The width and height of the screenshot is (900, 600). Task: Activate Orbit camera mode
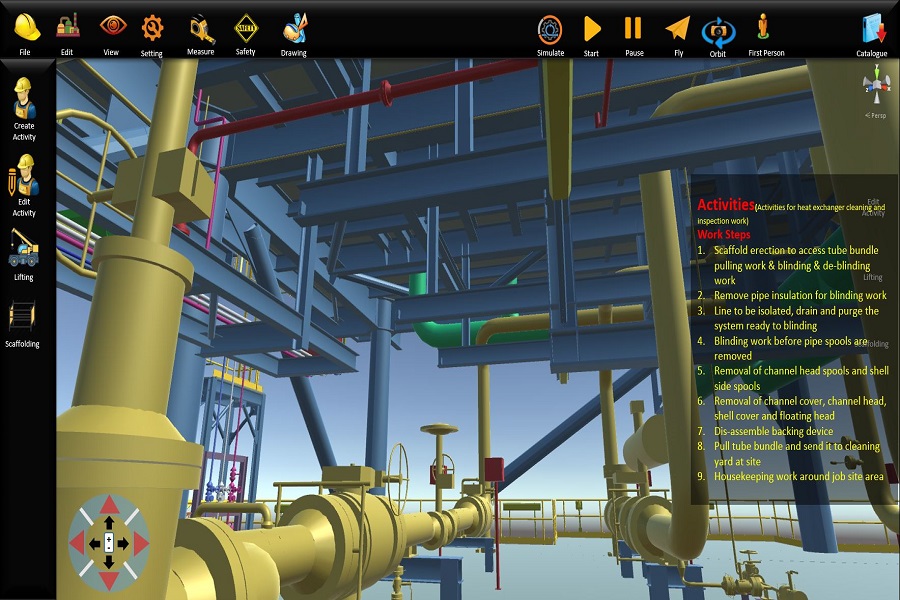(718, 31)
